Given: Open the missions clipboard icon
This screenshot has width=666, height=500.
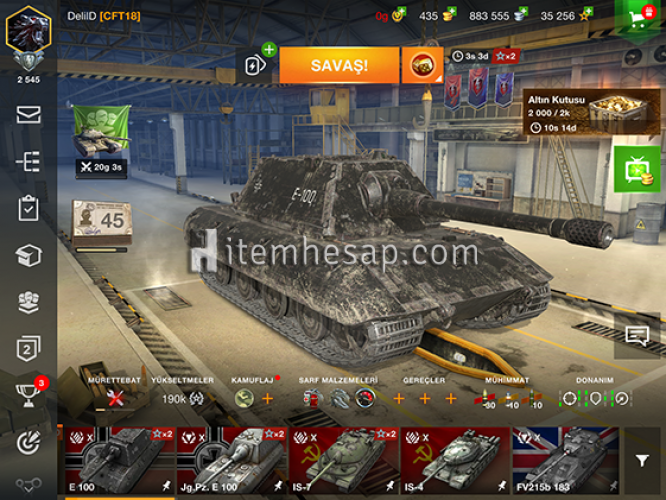Looking at the screenshot, I should (28, 208).
